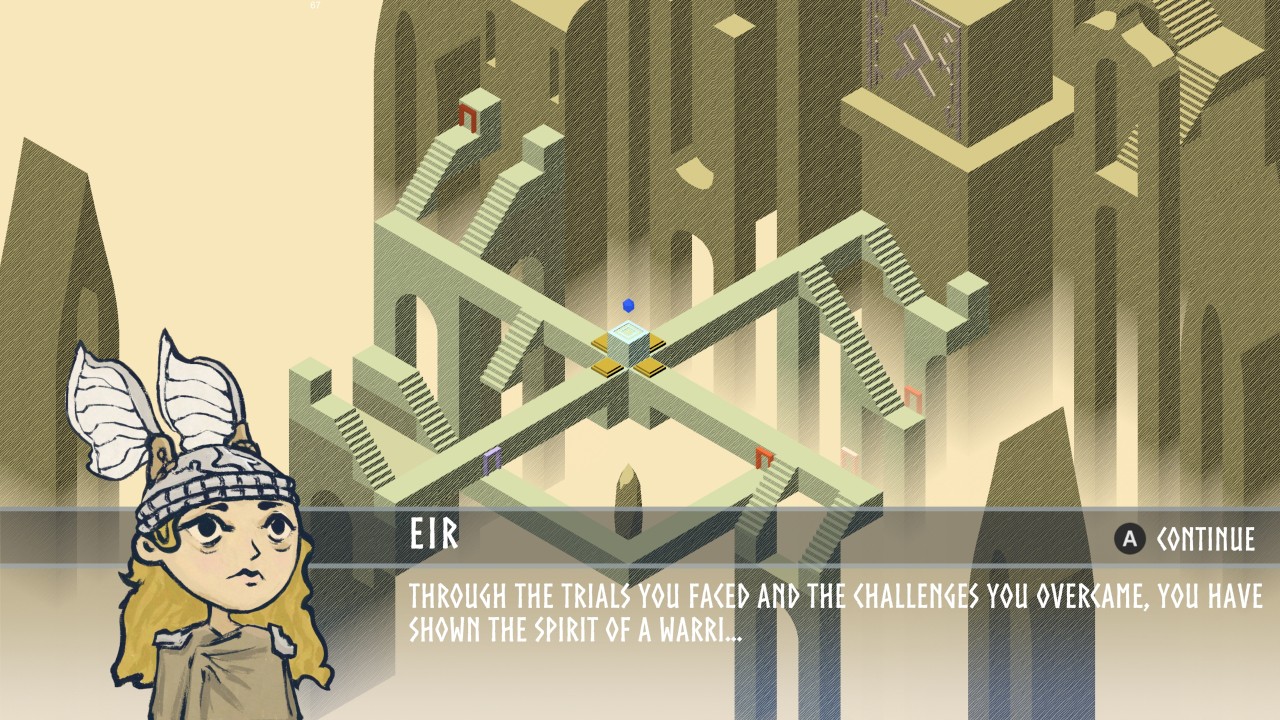Click the move counter showing 67
Viewport: 1280px width, 720px height.
tap(315, 8)
